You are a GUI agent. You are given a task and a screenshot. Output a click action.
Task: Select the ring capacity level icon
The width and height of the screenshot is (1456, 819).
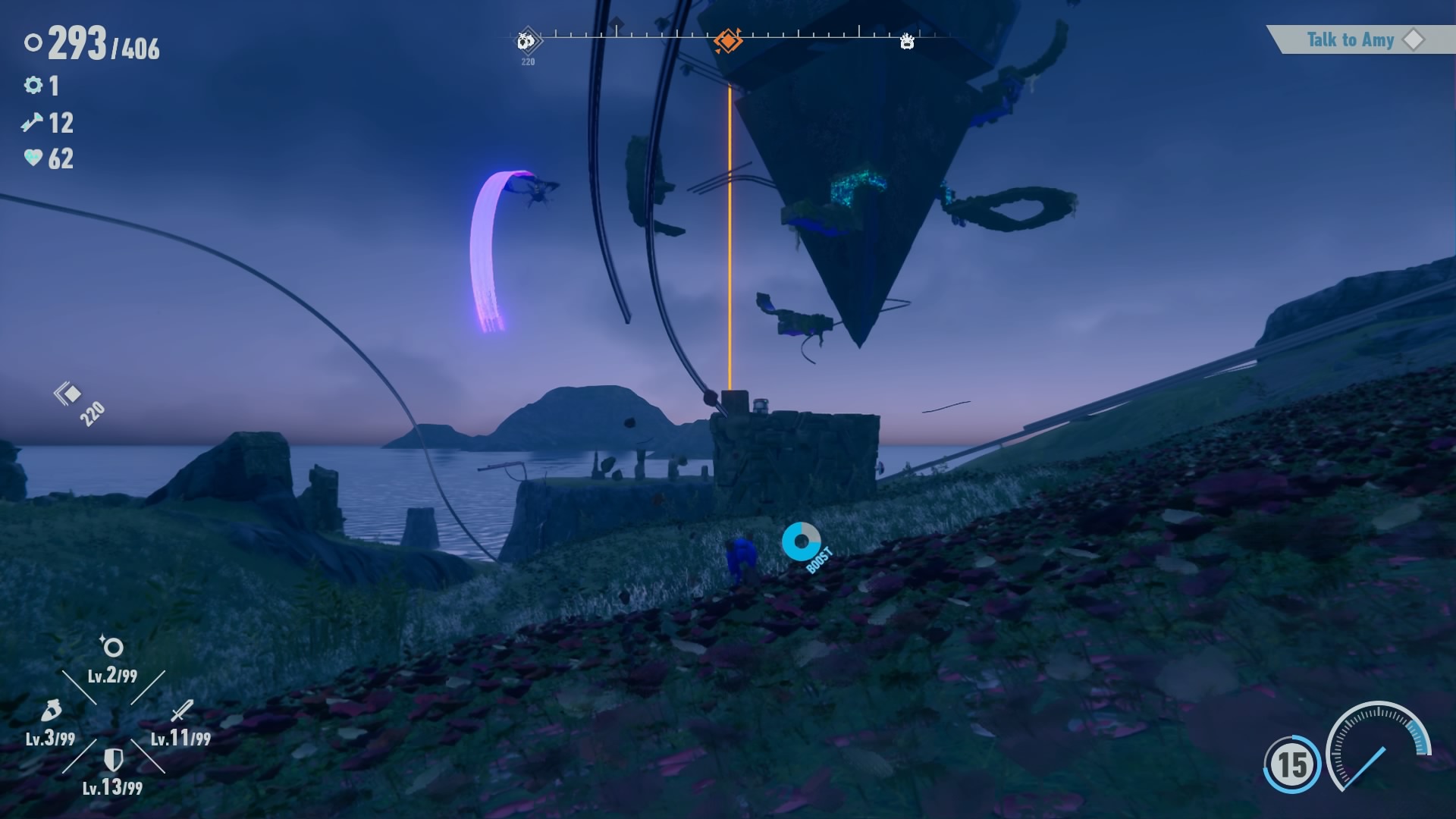coord(112,647)
